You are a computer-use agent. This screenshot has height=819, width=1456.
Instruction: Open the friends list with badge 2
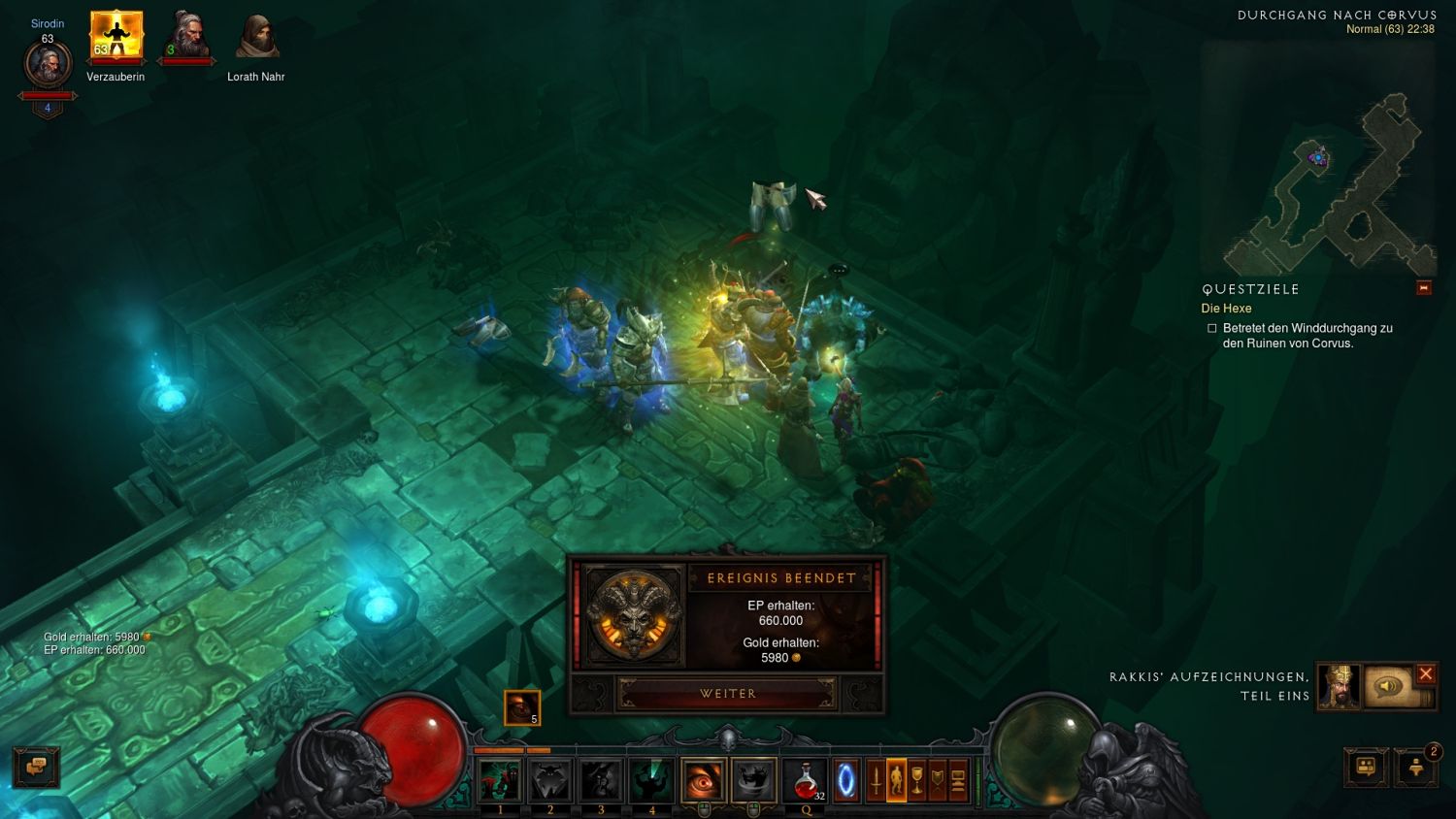pos(1416,767)
